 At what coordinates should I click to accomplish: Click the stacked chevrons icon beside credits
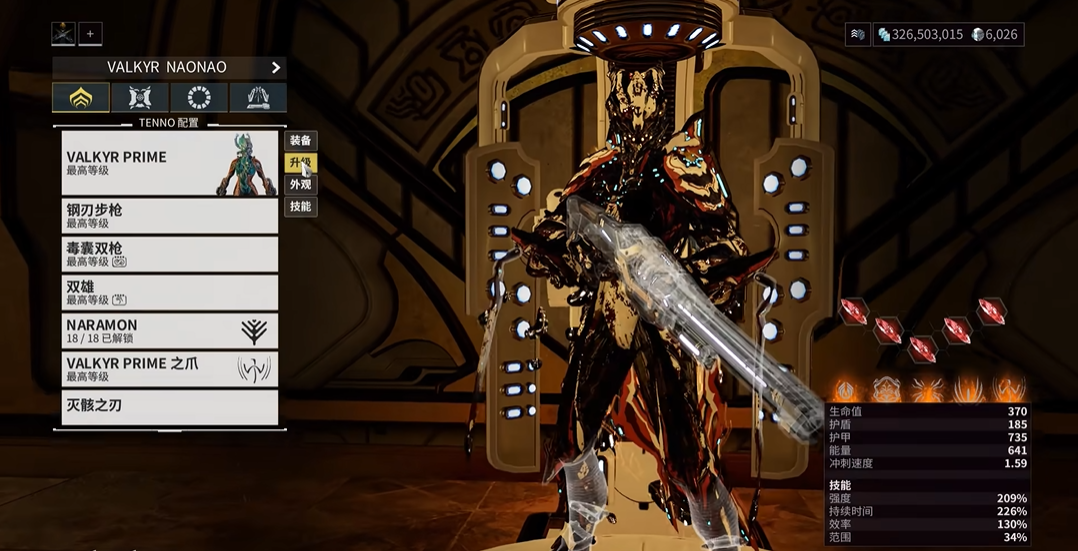[x=857, y=34]
